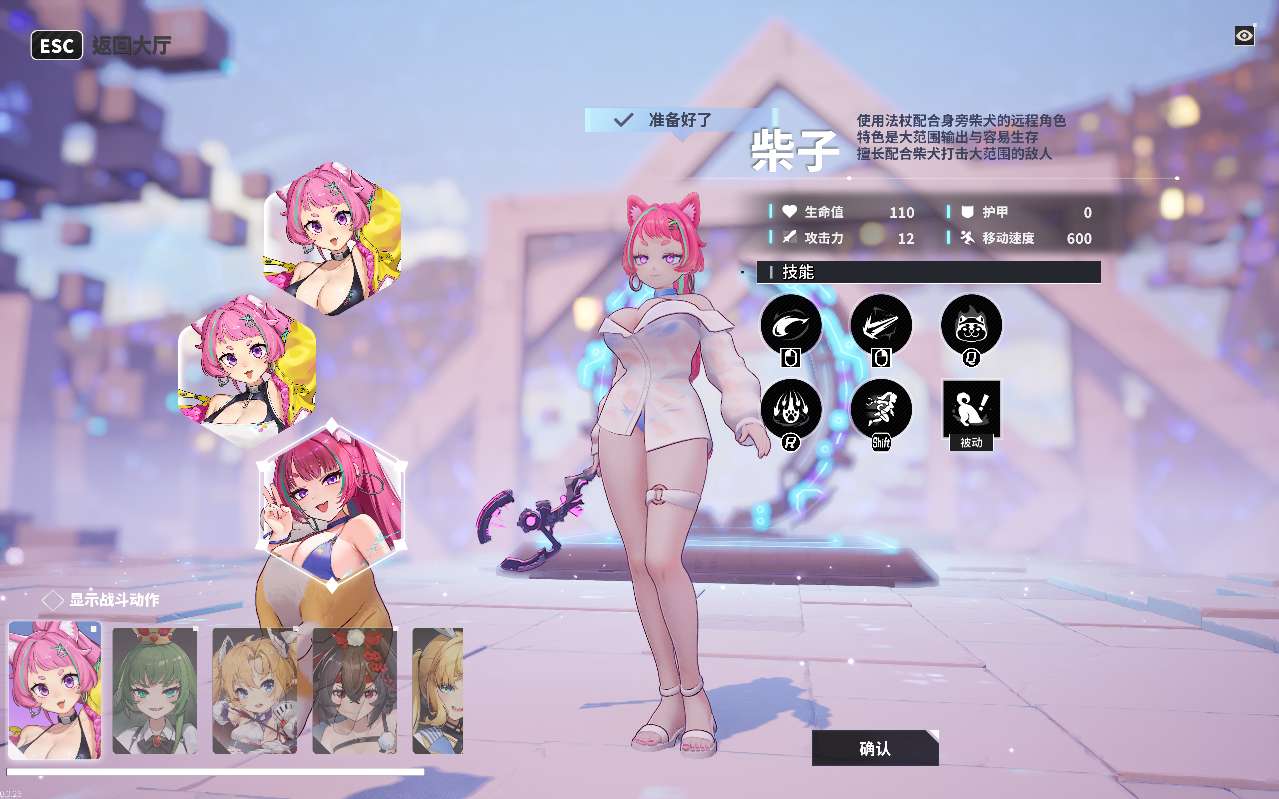Select the dark-haired red flower character portrait
Screen dimensions: 1279x799
tap(355, 690)
